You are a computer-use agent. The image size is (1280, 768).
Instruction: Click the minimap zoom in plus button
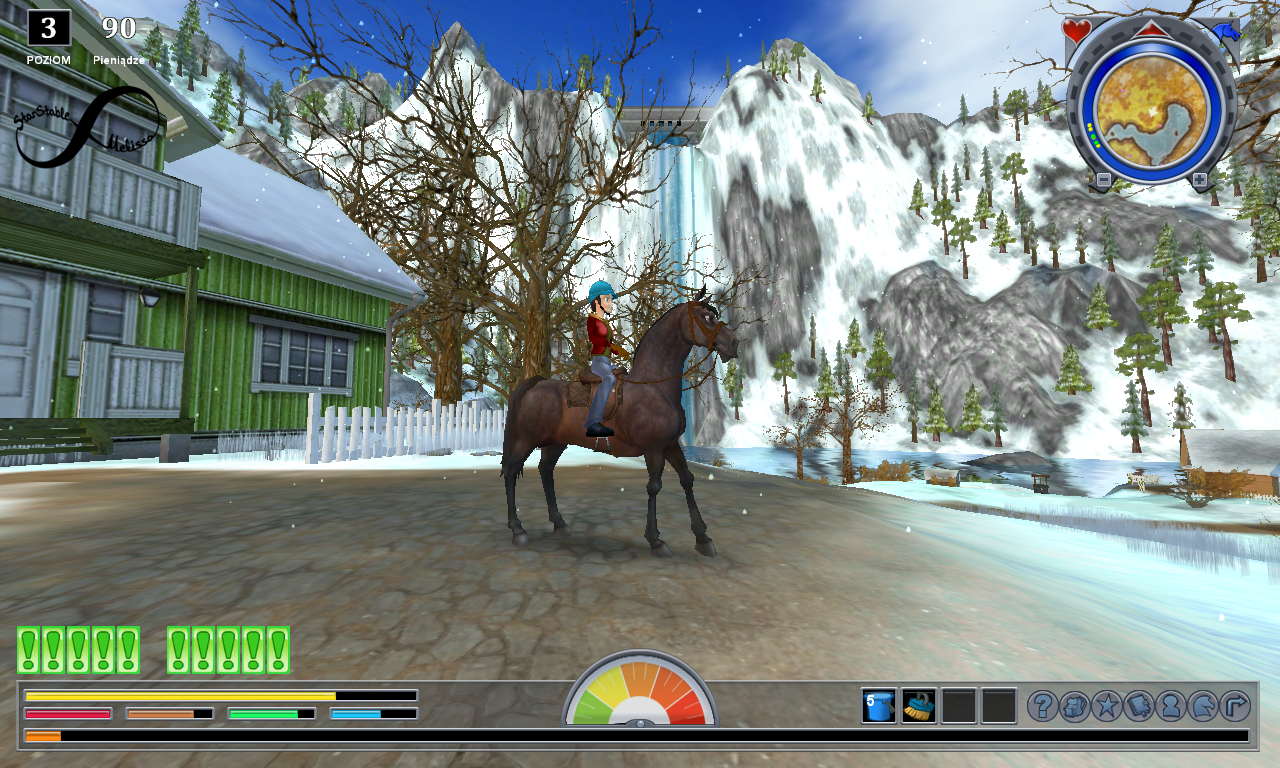1199,179
